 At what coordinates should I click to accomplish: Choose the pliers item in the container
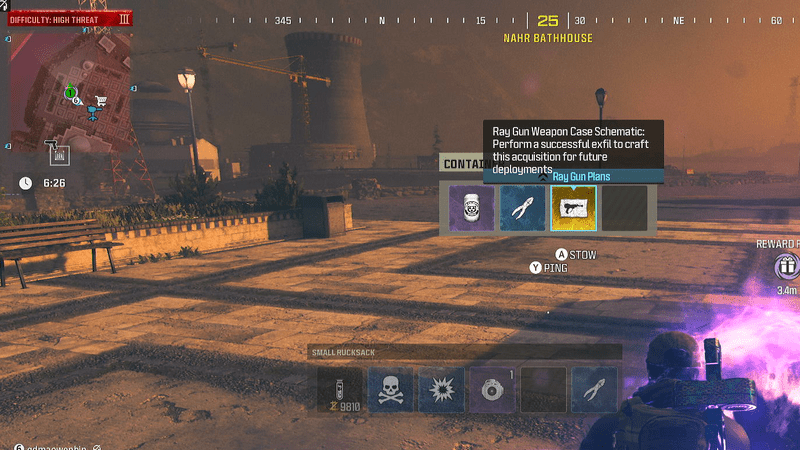(x=523, y=208)
